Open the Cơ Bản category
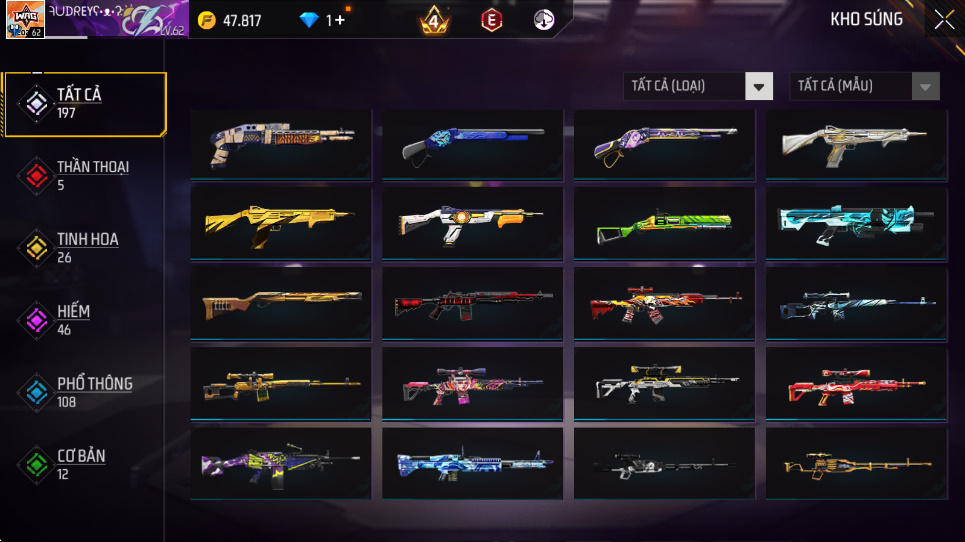 pyautogui.click(x=85, y=463)
